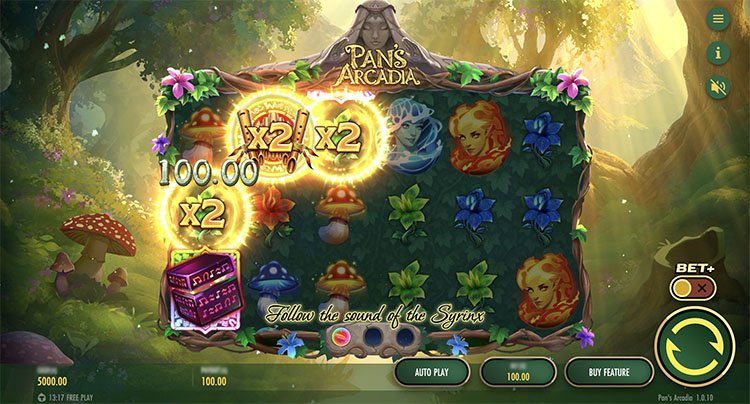Open the hamburger menu
This screenshot has height=404, width=750.
pyautogui.click(x=718, y=19)
